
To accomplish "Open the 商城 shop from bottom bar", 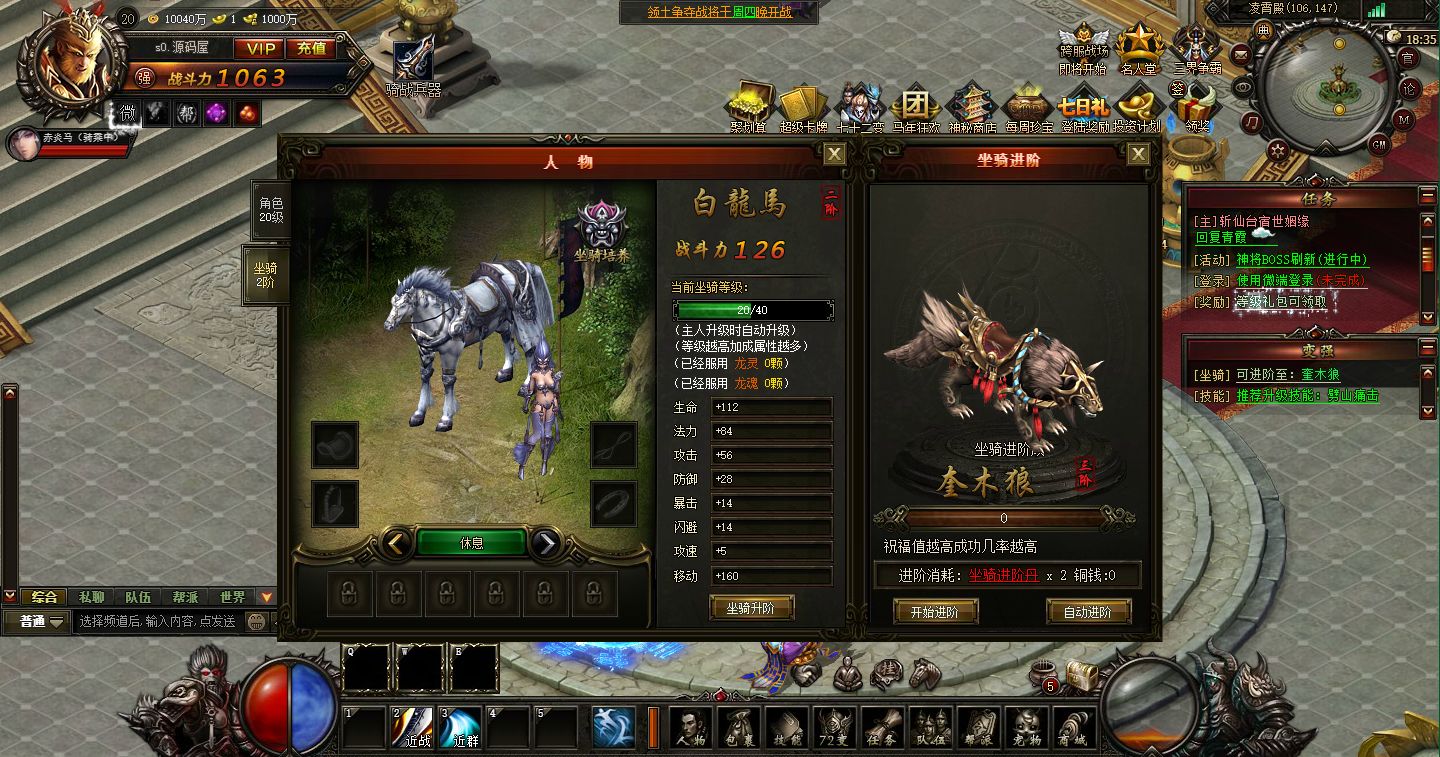I will (1072, 727).
